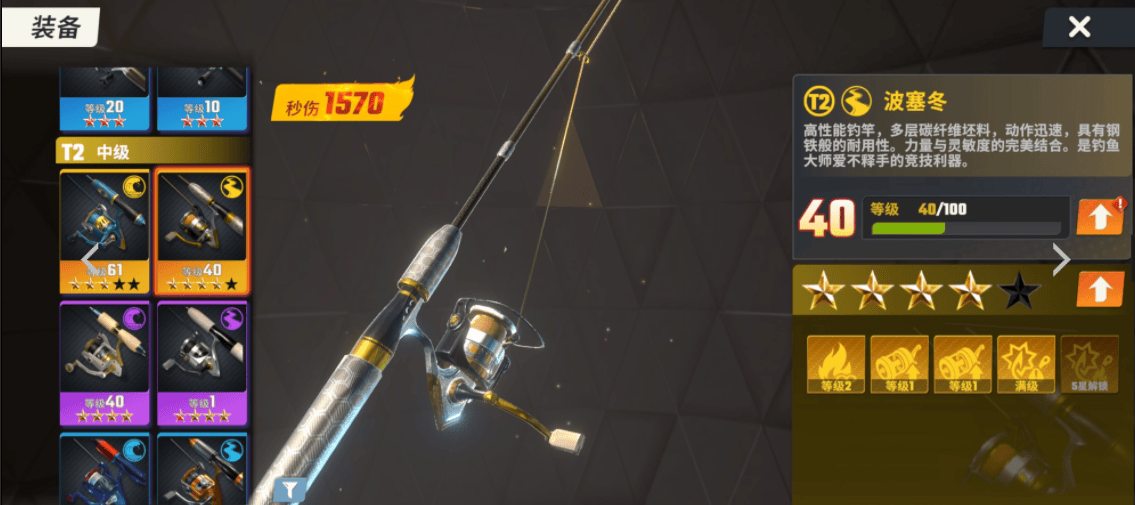View the level 2 flame skill
Viewport: 1135px width, 505px height.
[836, 364]
